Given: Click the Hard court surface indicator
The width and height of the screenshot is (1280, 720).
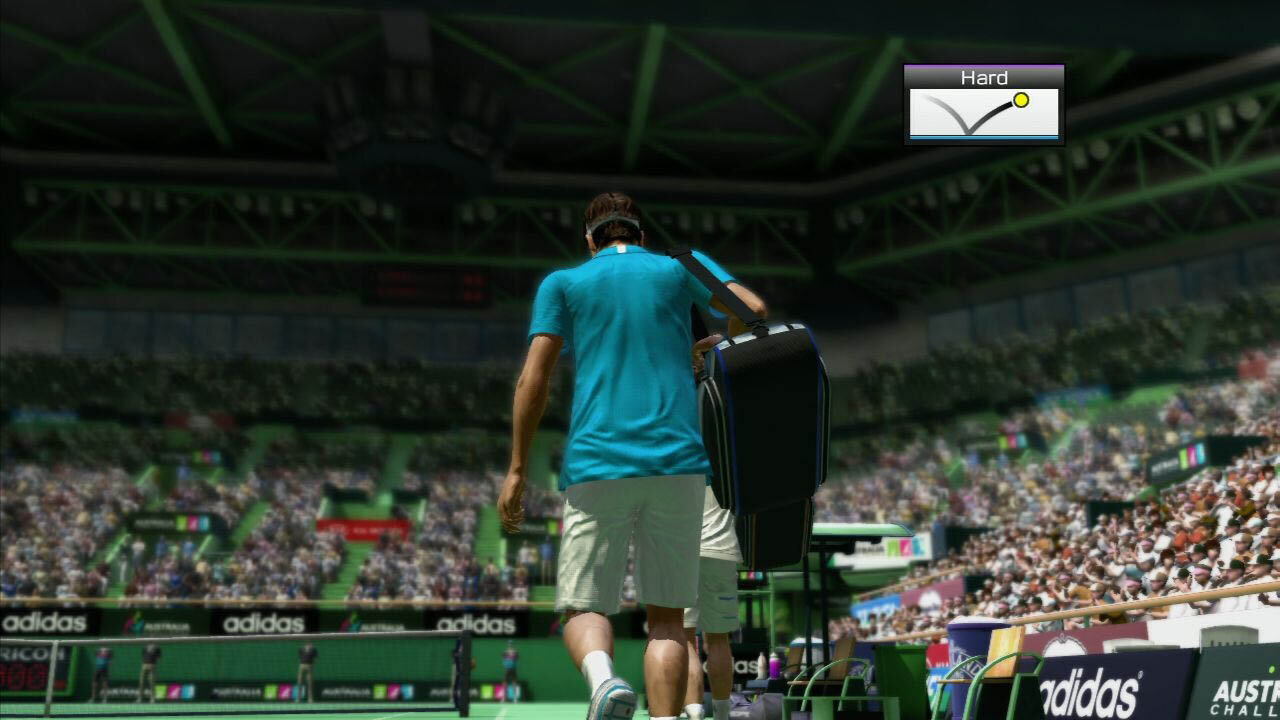Looking at the screenshot, I should [x=983, y=104].
